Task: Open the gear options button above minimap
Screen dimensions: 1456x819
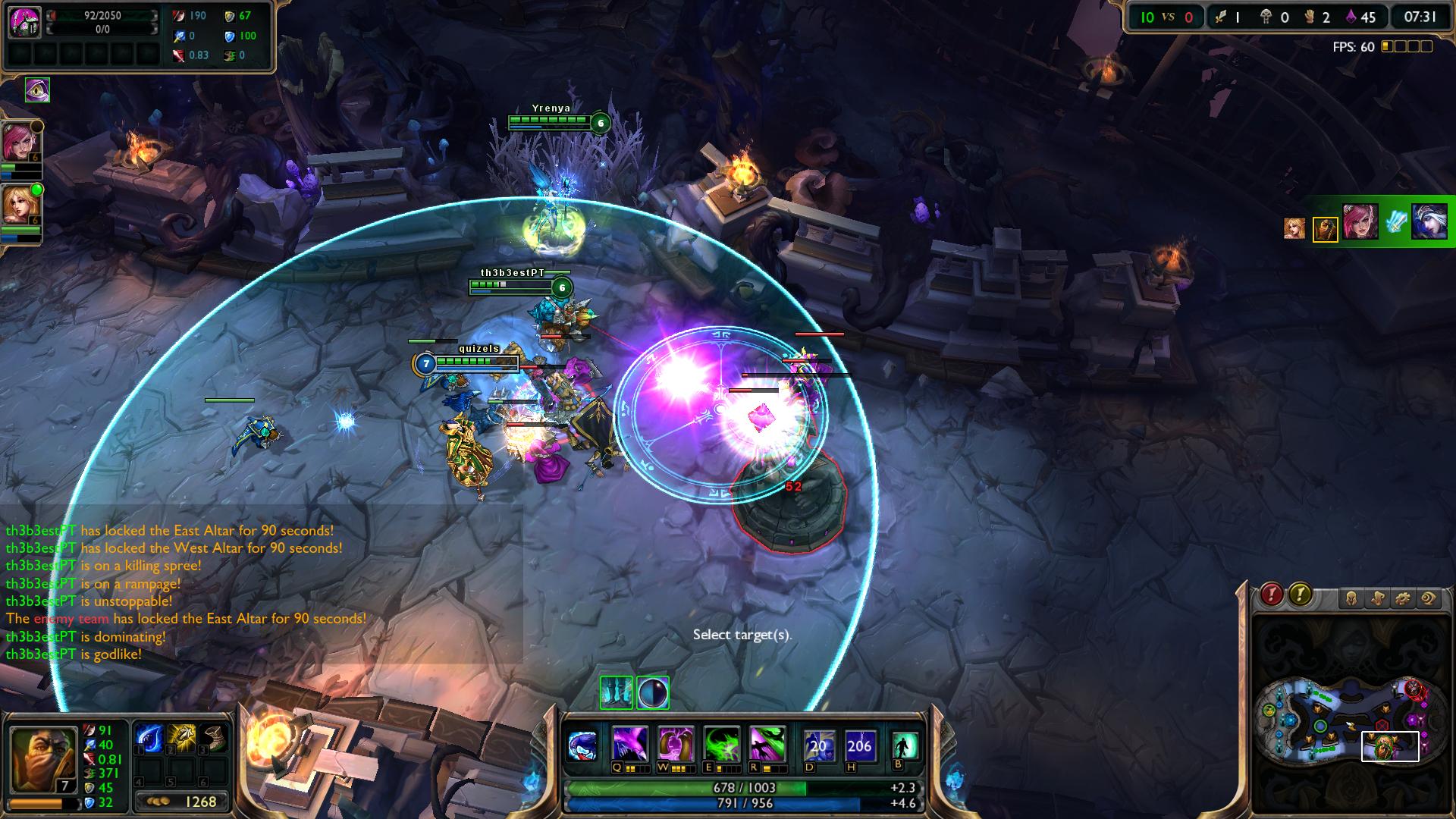Action: point(1403,599)
